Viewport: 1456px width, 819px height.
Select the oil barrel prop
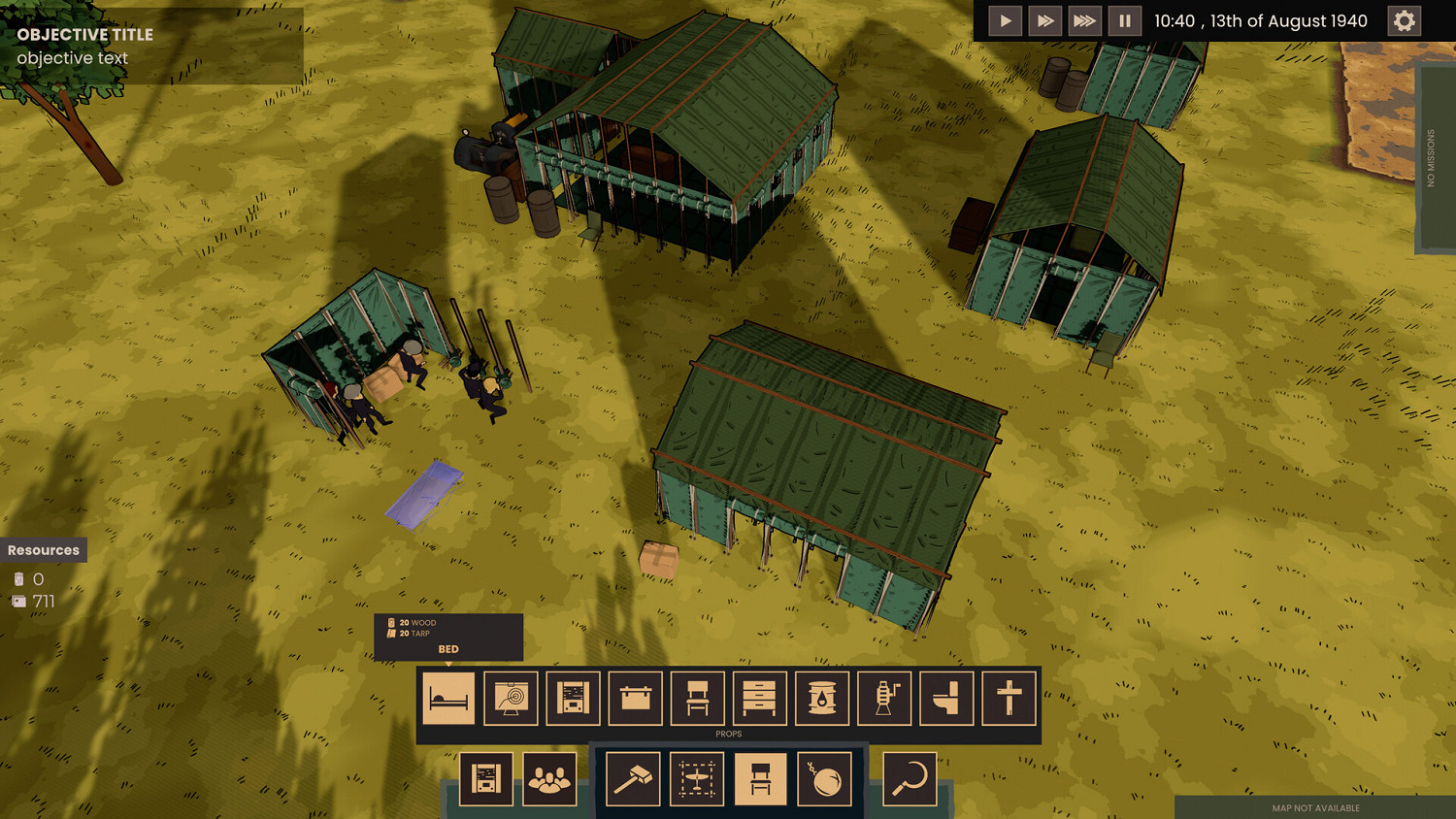coord(822,699)
